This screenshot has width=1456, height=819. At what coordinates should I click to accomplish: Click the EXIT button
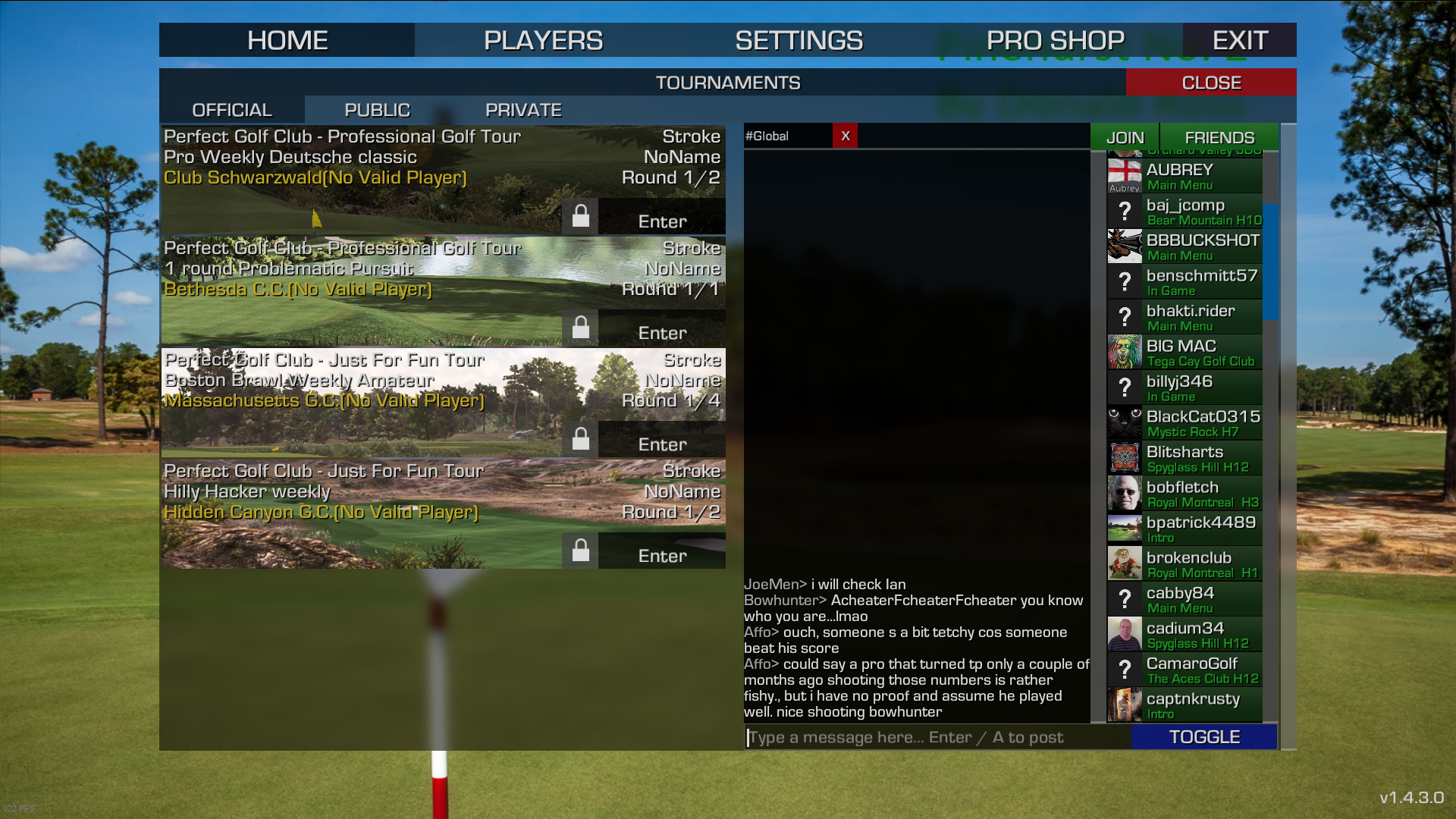coord(1240,40)
